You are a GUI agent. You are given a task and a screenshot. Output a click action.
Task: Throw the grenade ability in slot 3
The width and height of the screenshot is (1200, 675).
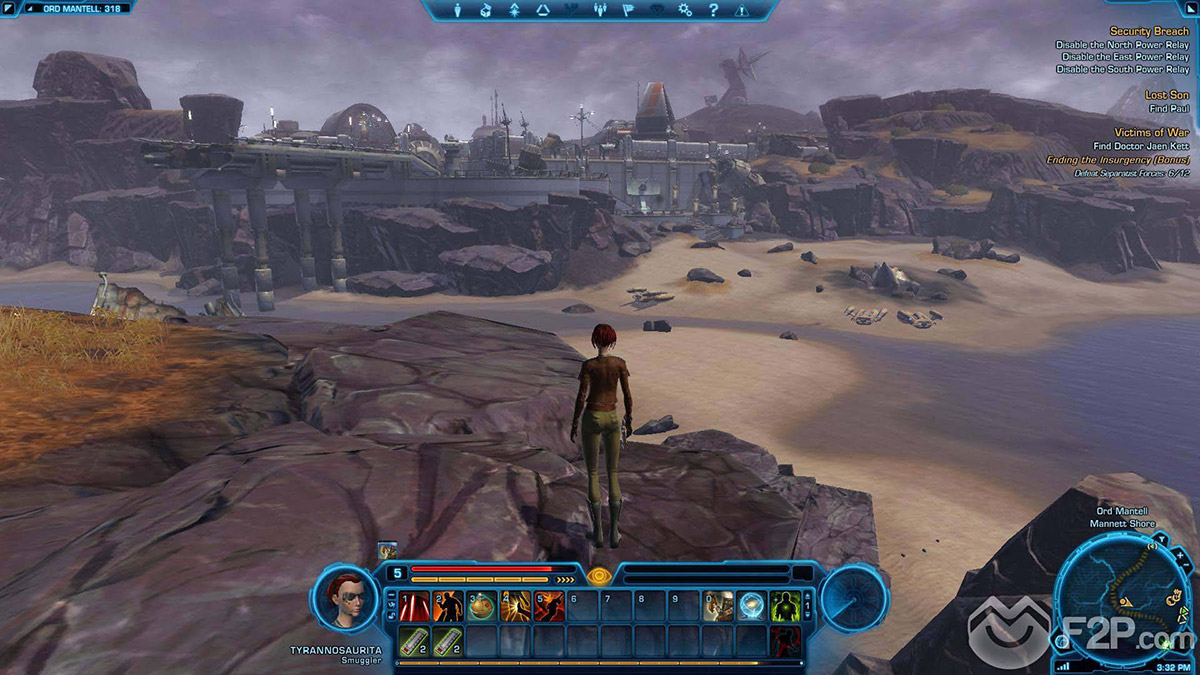coord(481,606)
